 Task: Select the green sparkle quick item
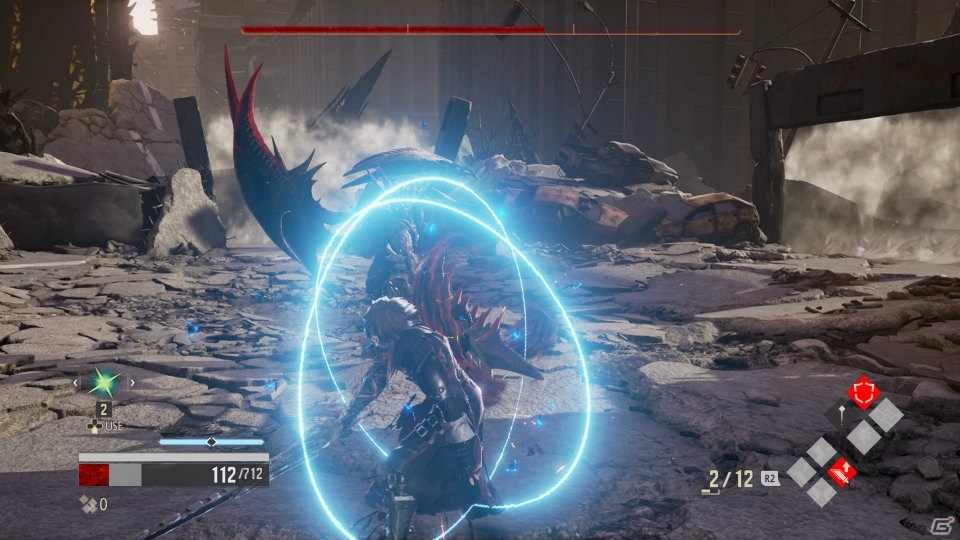pos(103,381)
